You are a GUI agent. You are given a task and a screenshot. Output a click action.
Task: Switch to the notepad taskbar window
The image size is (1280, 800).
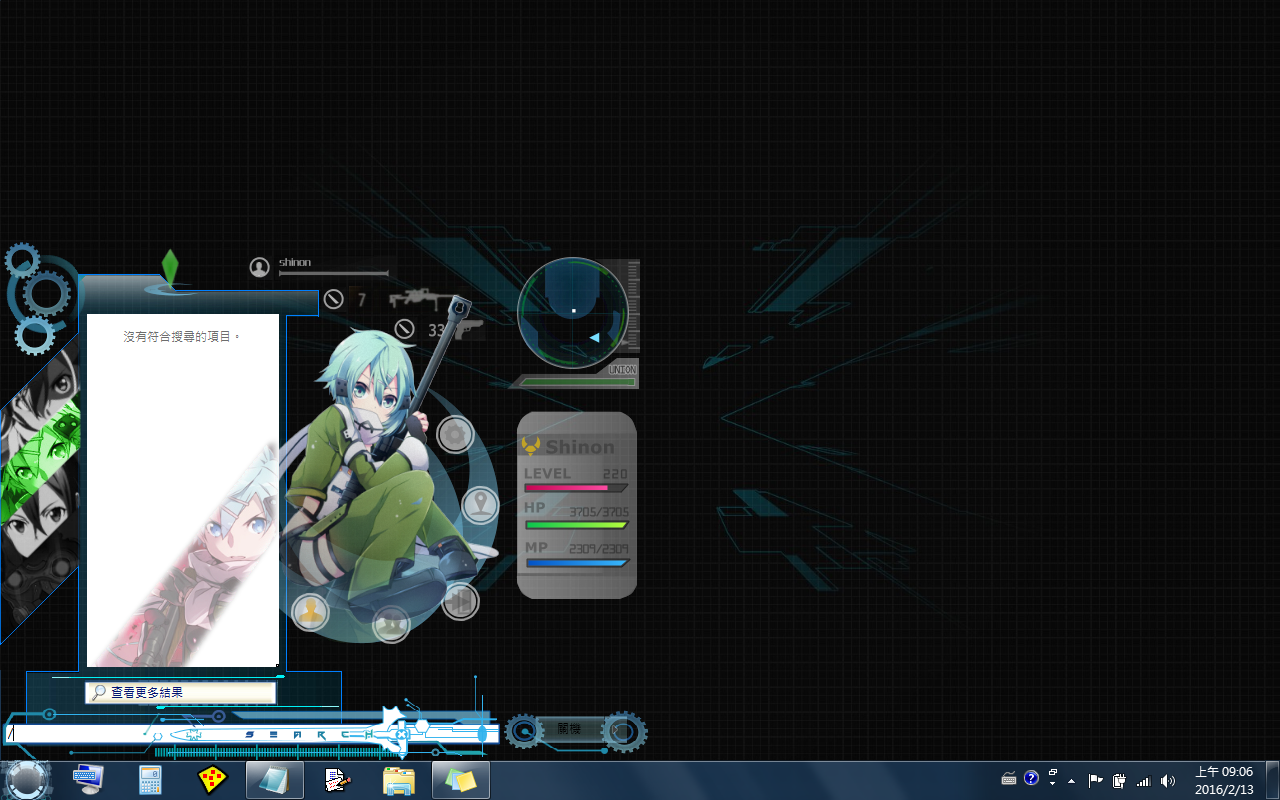(274, 779)
